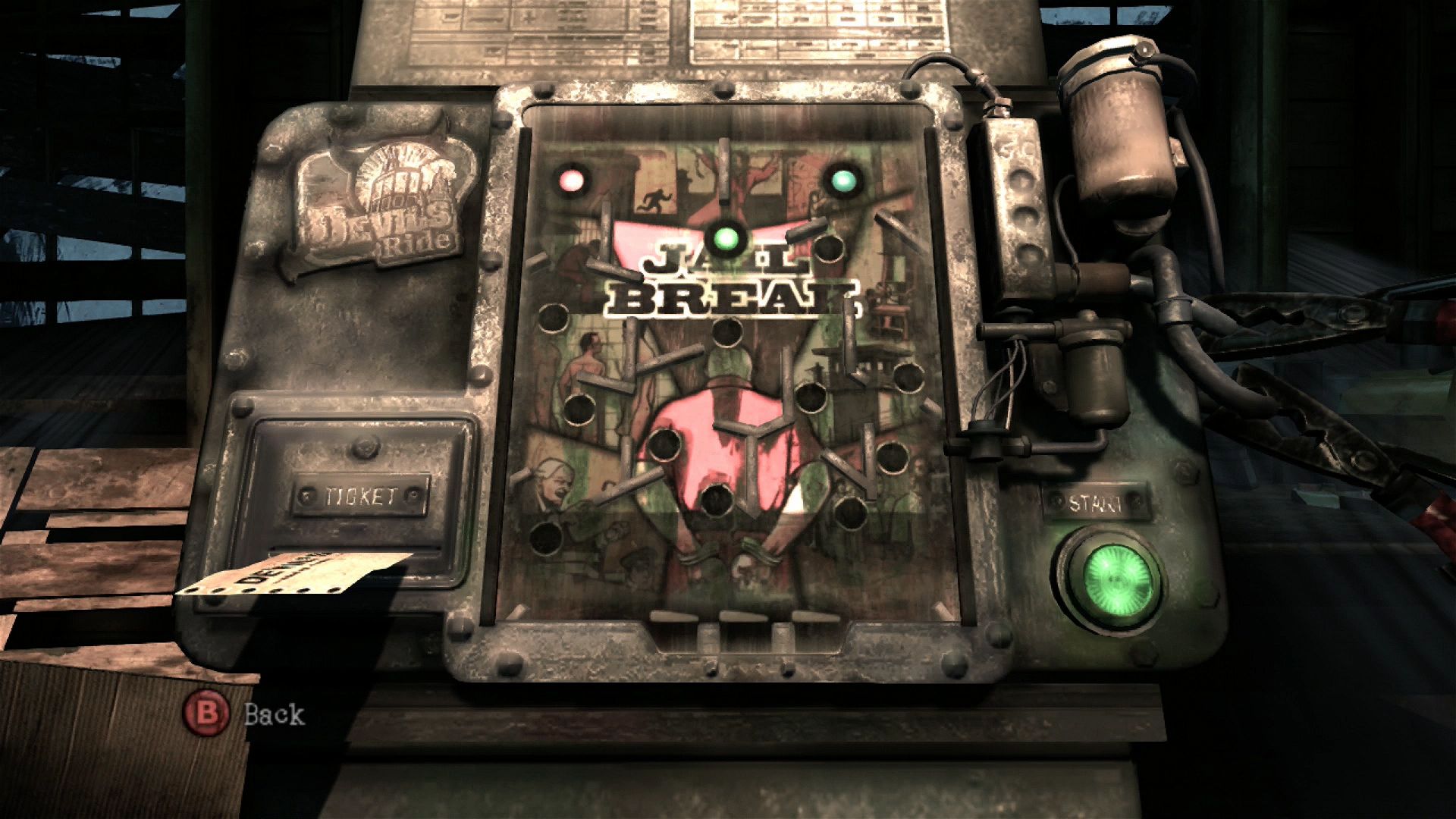Push the glowing green START button
The image size is (1456, 819).
tap(1111, 580)
